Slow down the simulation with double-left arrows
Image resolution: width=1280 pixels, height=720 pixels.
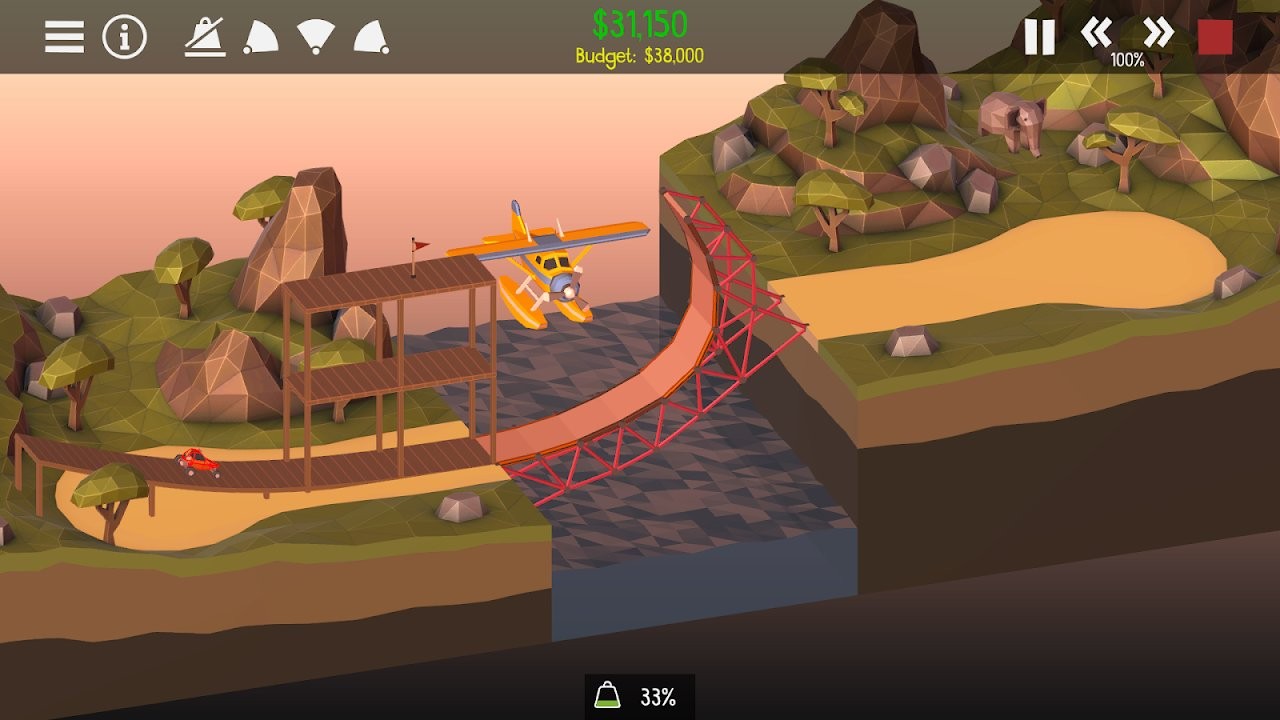[x=1097, y=33]
